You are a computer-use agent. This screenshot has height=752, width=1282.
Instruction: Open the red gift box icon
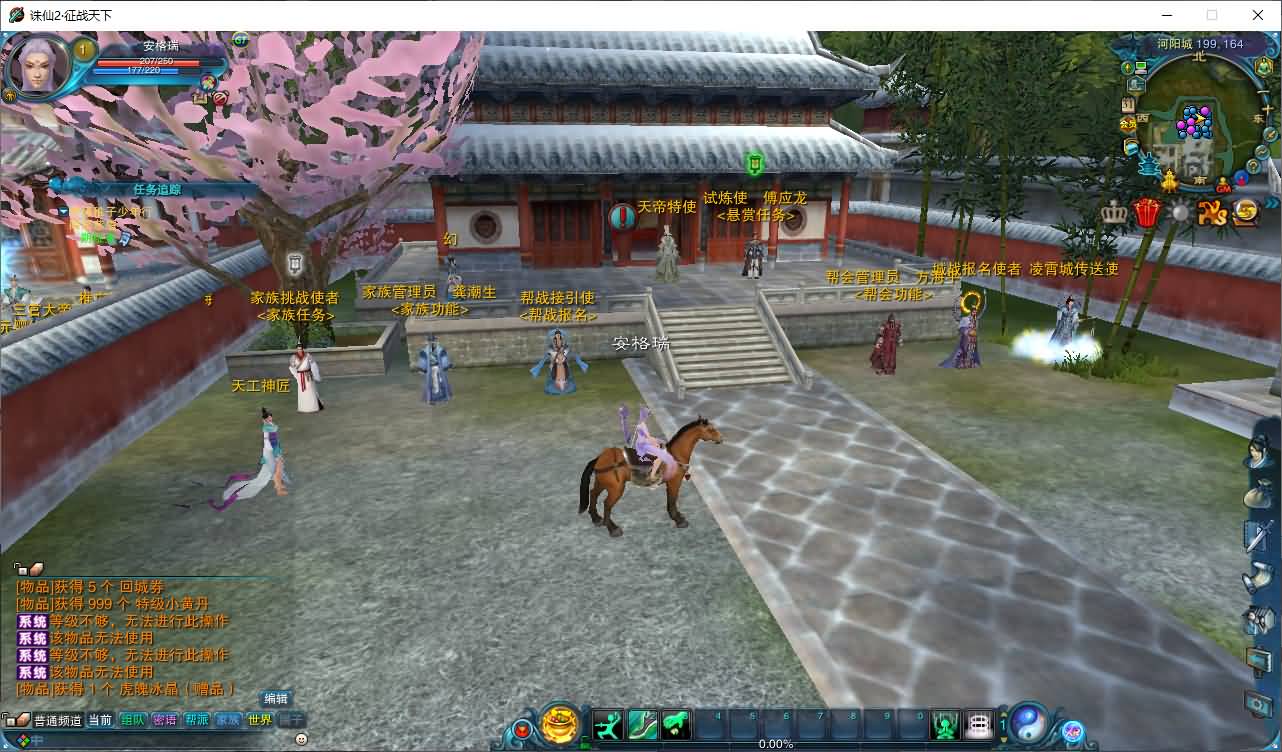pos(1146,212)
